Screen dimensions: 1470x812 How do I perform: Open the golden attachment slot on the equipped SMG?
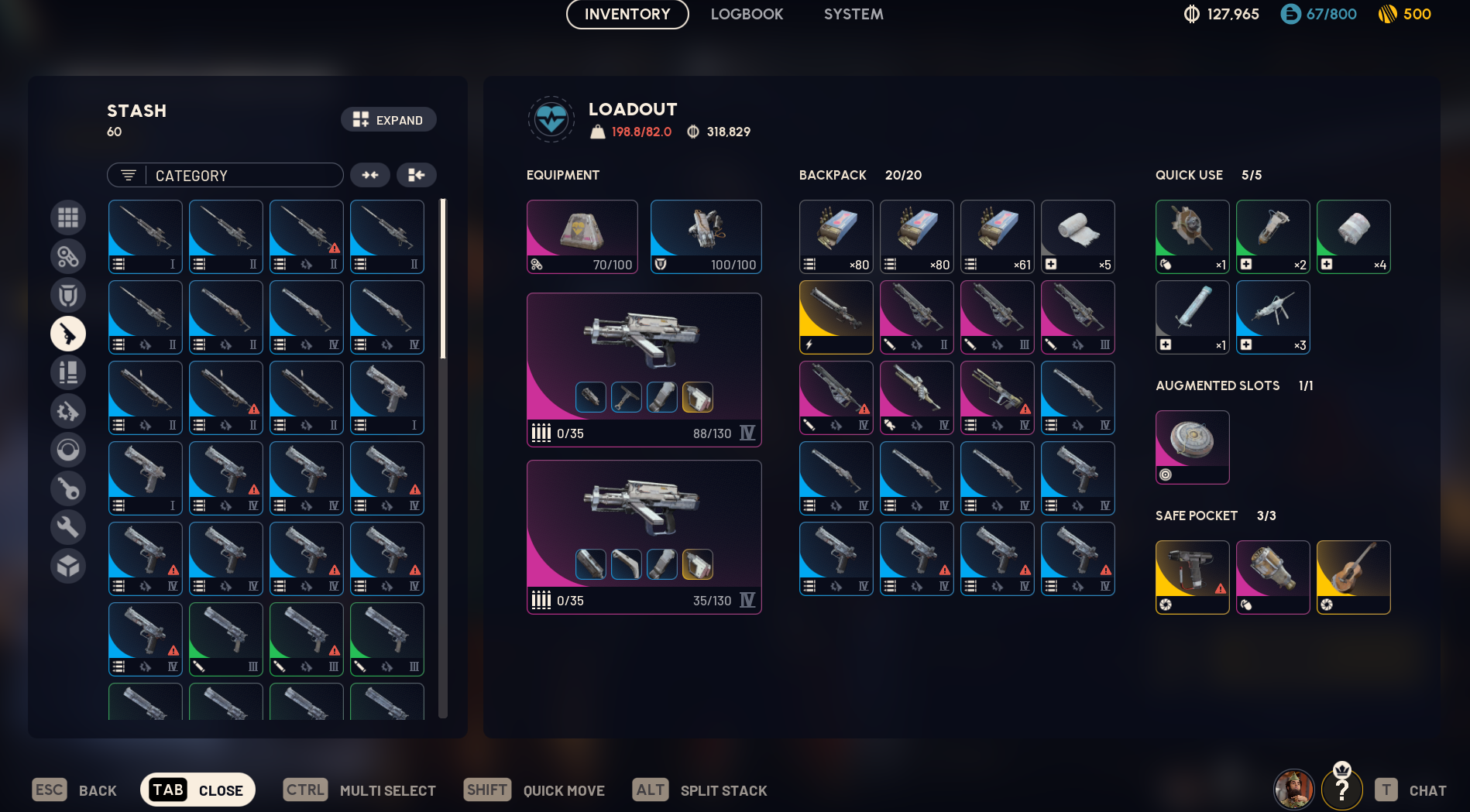(698, 398)
